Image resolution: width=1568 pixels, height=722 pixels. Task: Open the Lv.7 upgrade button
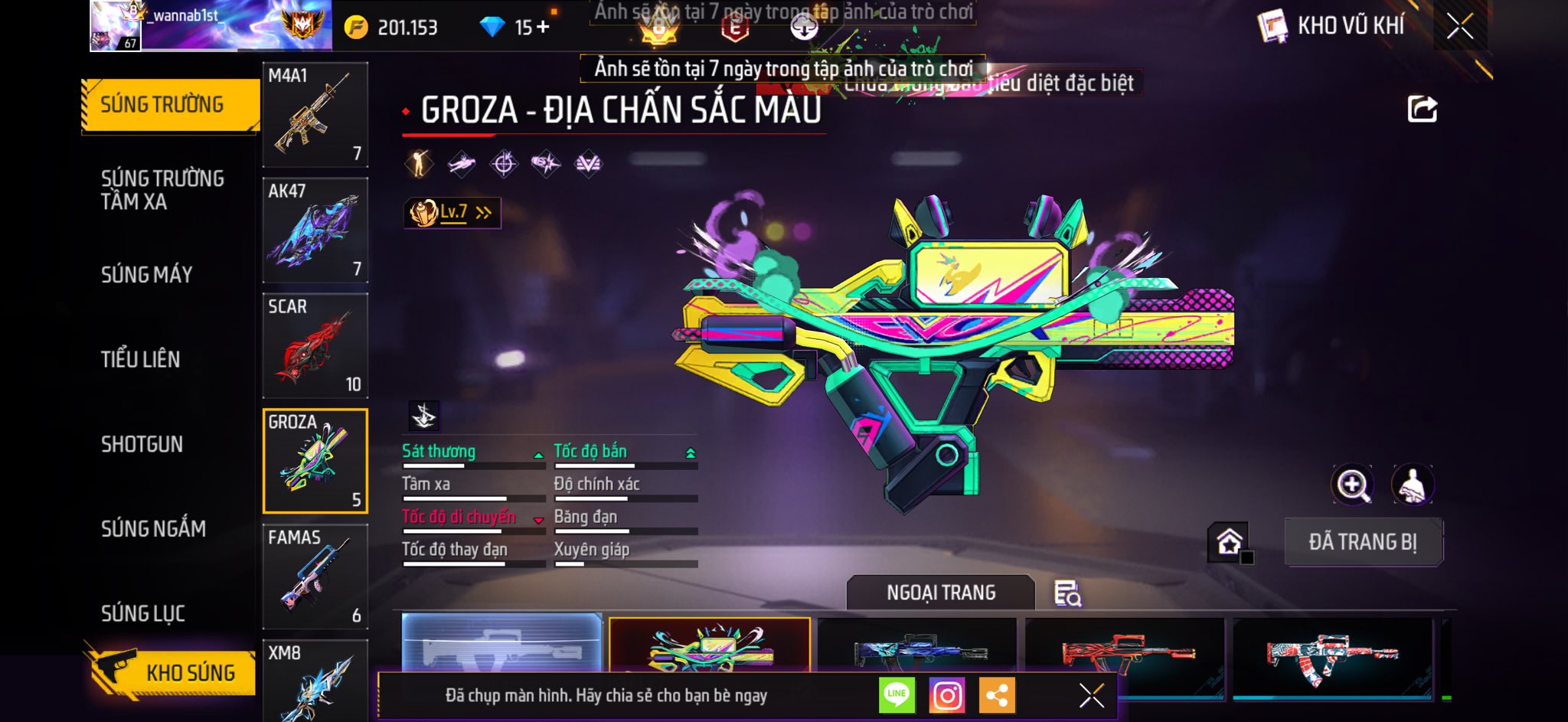click(x=452, y=213)
